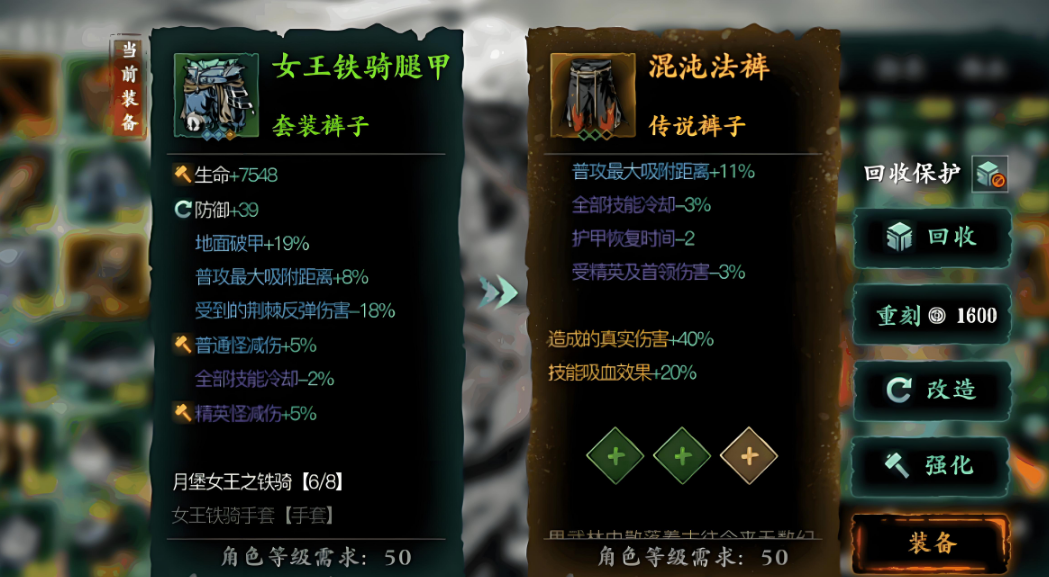Choose the 强化 enhance button
This screenshot has width=1049, height=577.
pos(931,465)
